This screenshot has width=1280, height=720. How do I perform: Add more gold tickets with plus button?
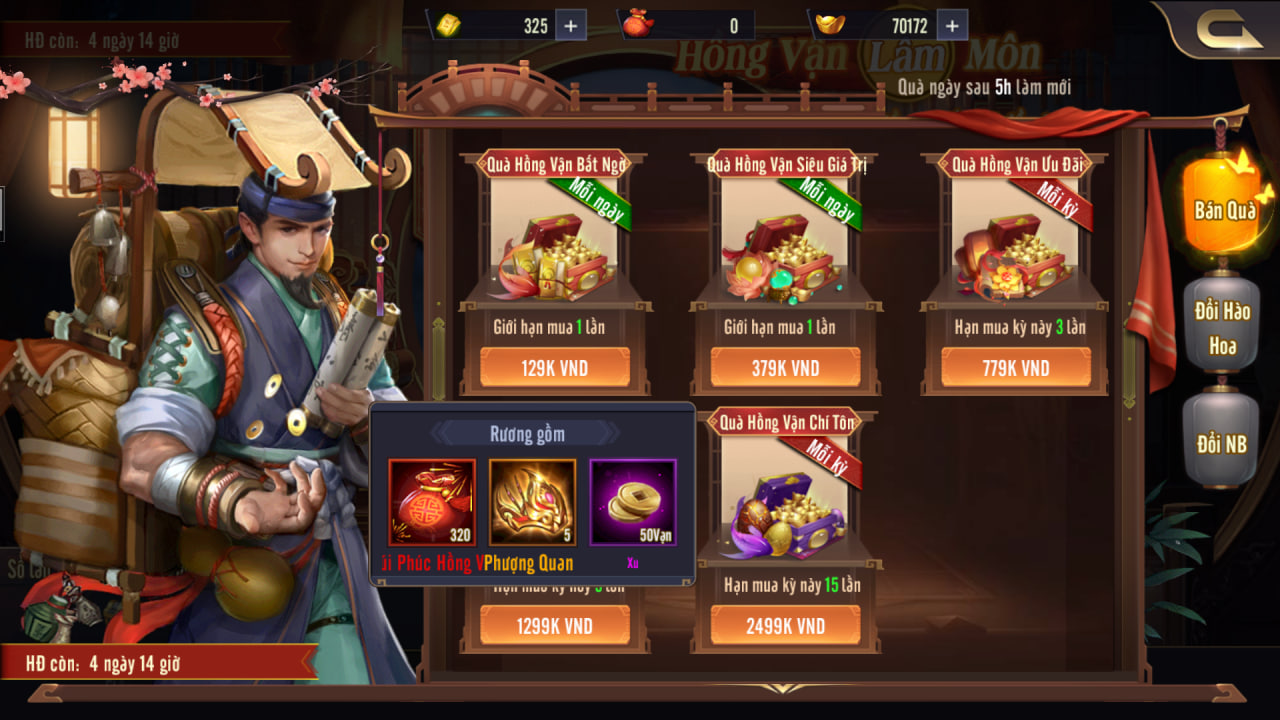570,26
